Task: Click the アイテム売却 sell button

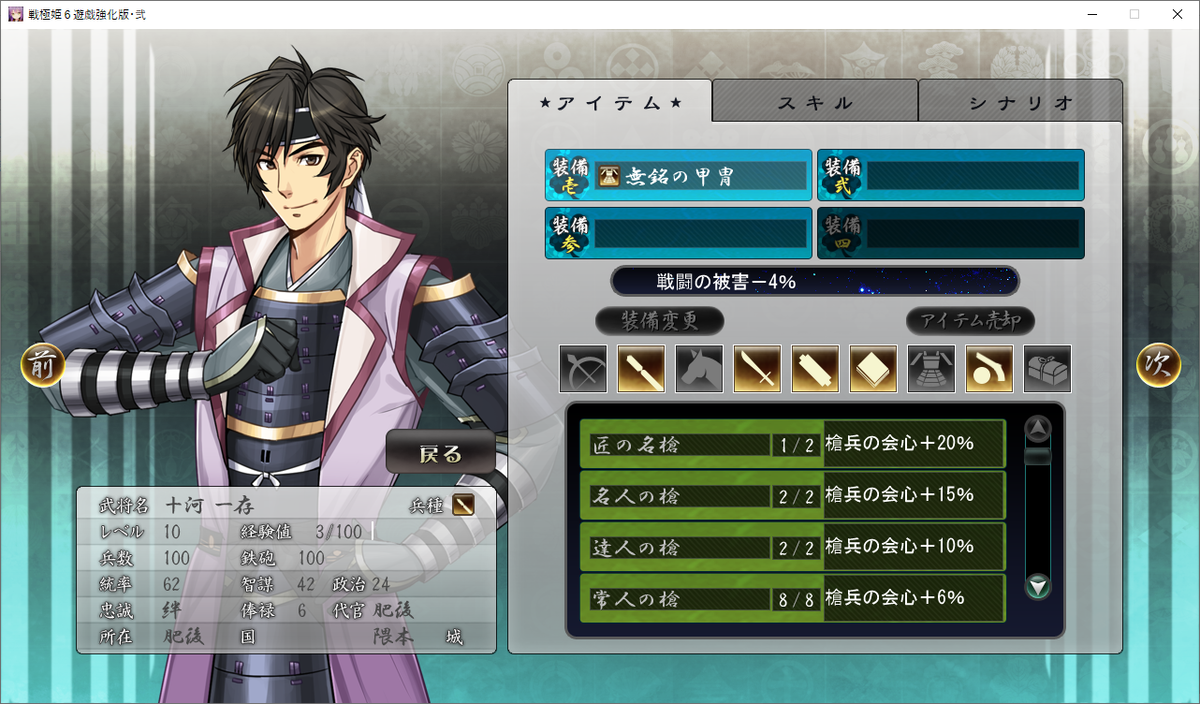Action: (x=970, y=321)
